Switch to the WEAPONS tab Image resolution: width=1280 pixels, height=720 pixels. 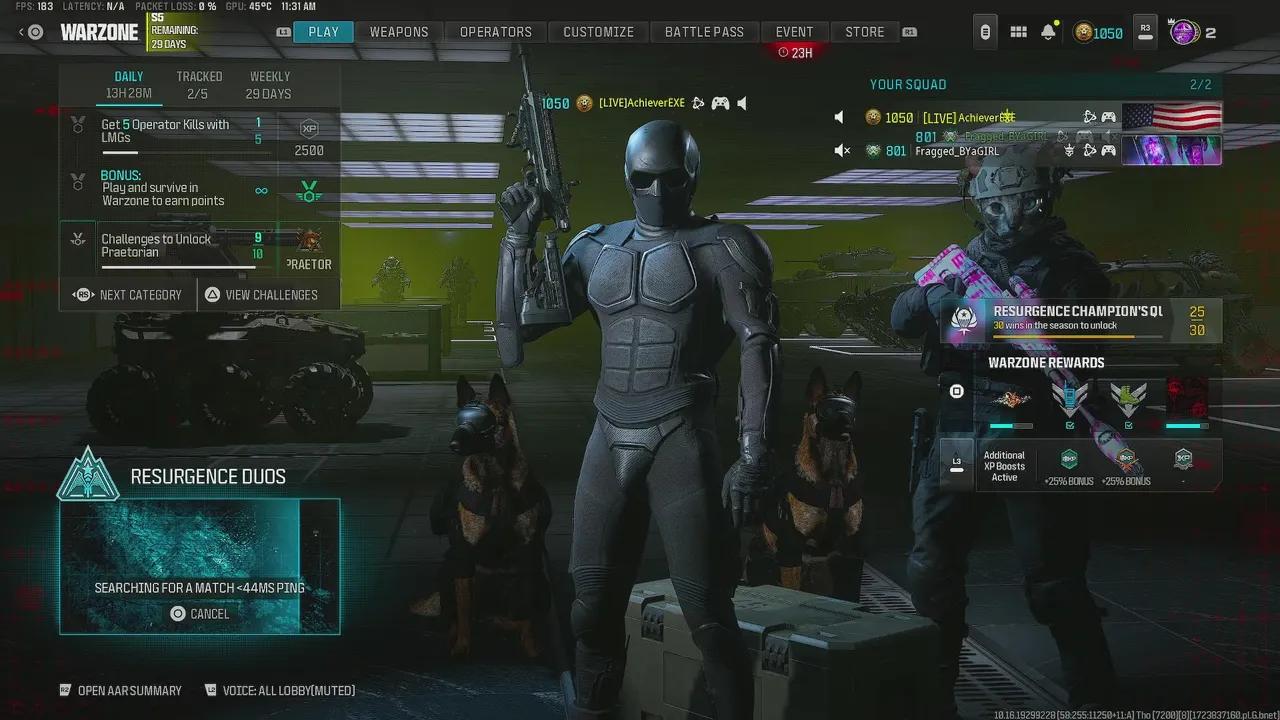398,31
